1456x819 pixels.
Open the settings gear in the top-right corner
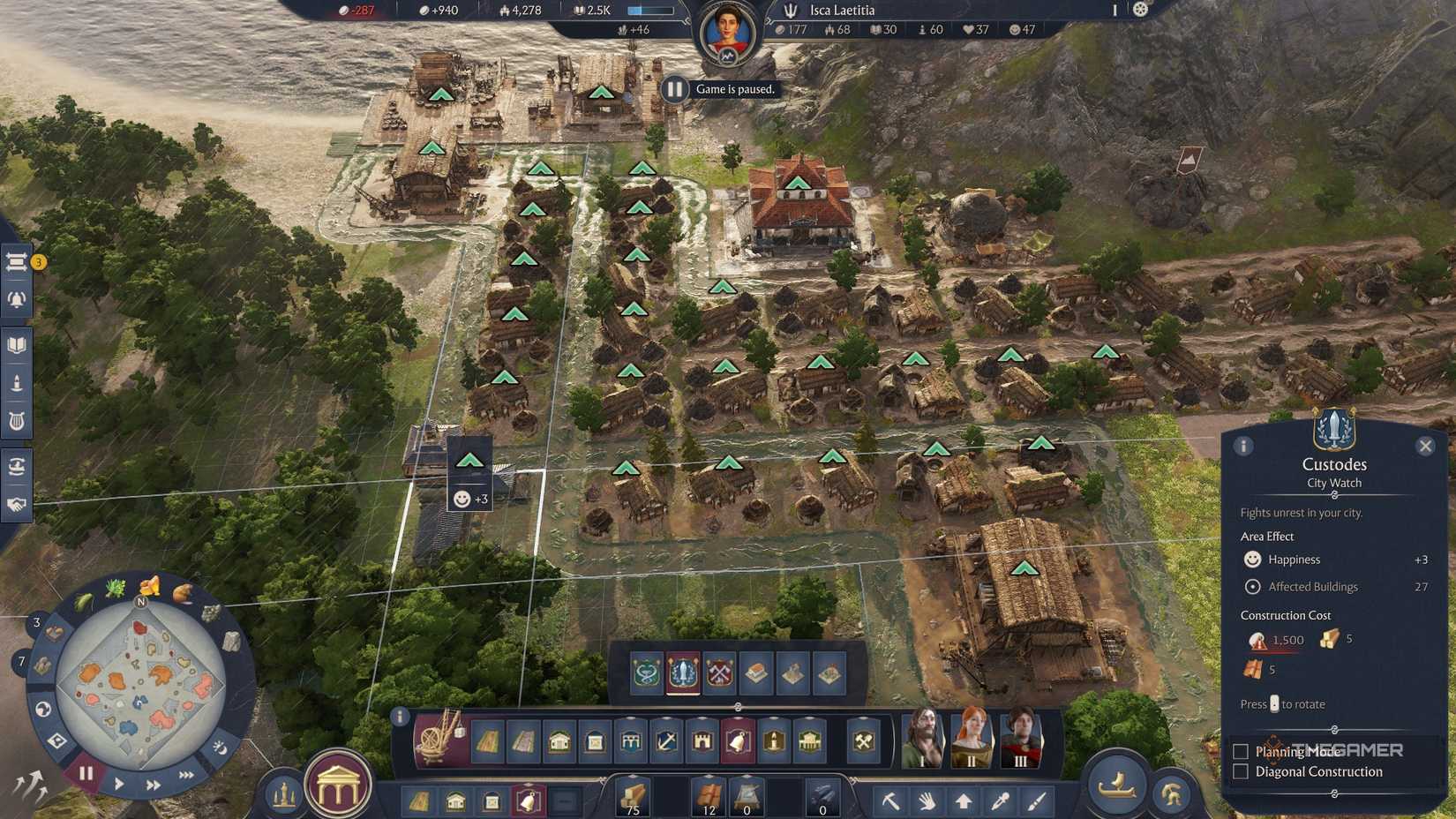click(1141, 10)
